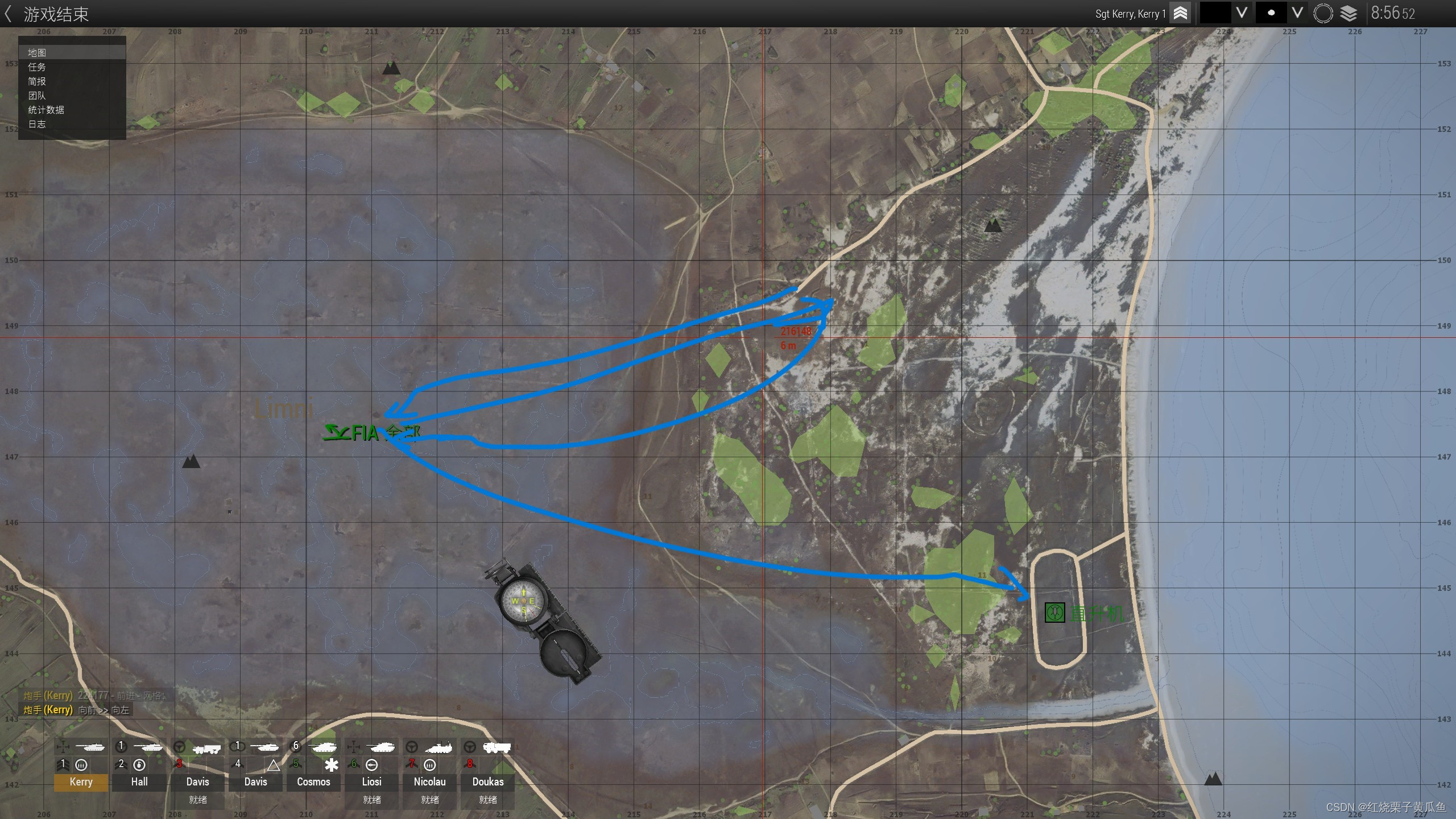This screenshot has height=819, width=1456.
Task: Select squad member Doukas
Action: coord(487,781)
